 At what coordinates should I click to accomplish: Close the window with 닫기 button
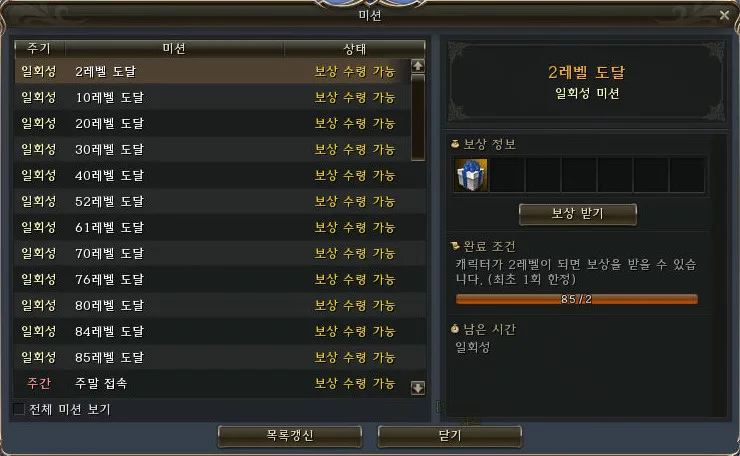449,436
